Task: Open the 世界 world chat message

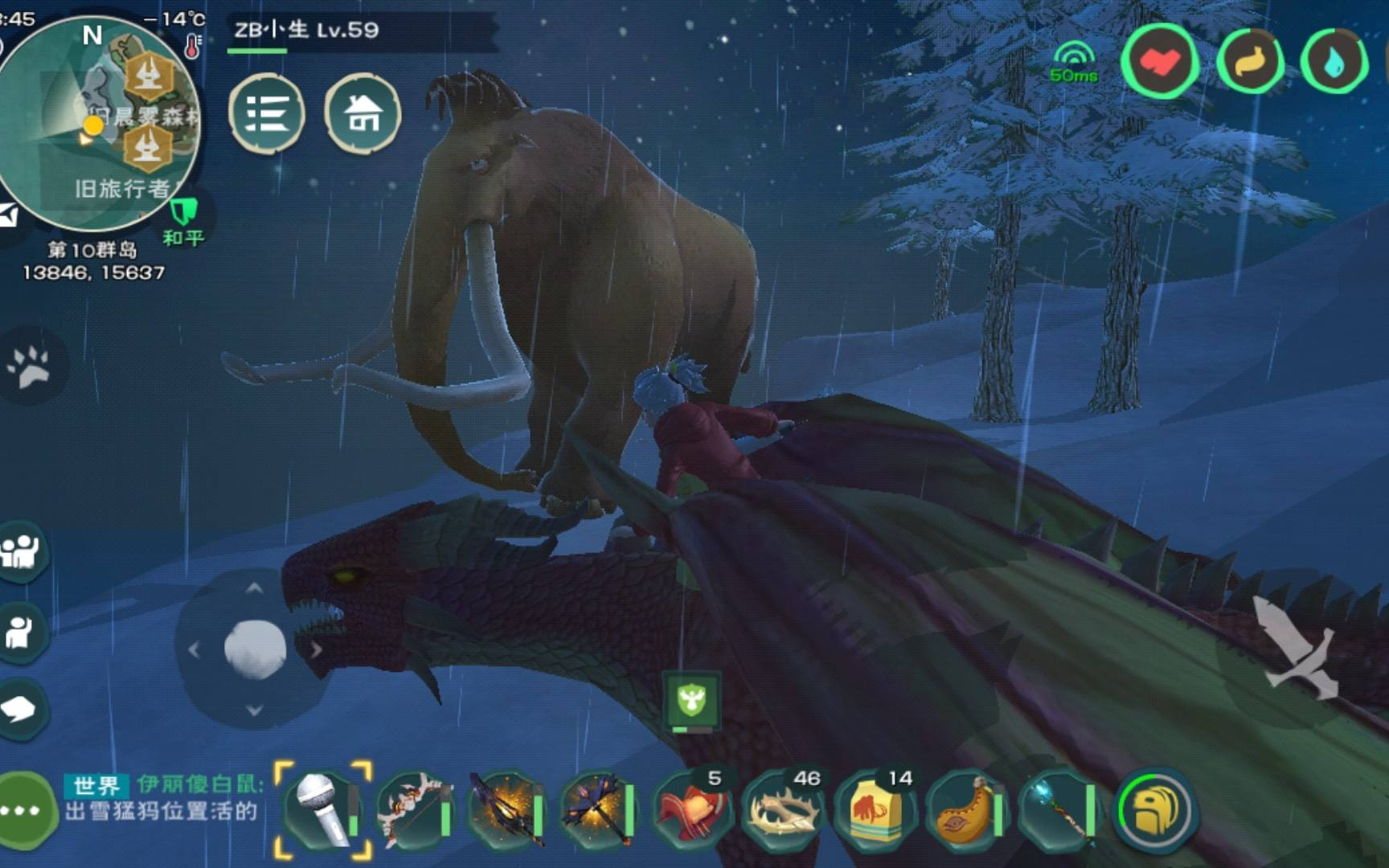Action: tap(161, 799)
